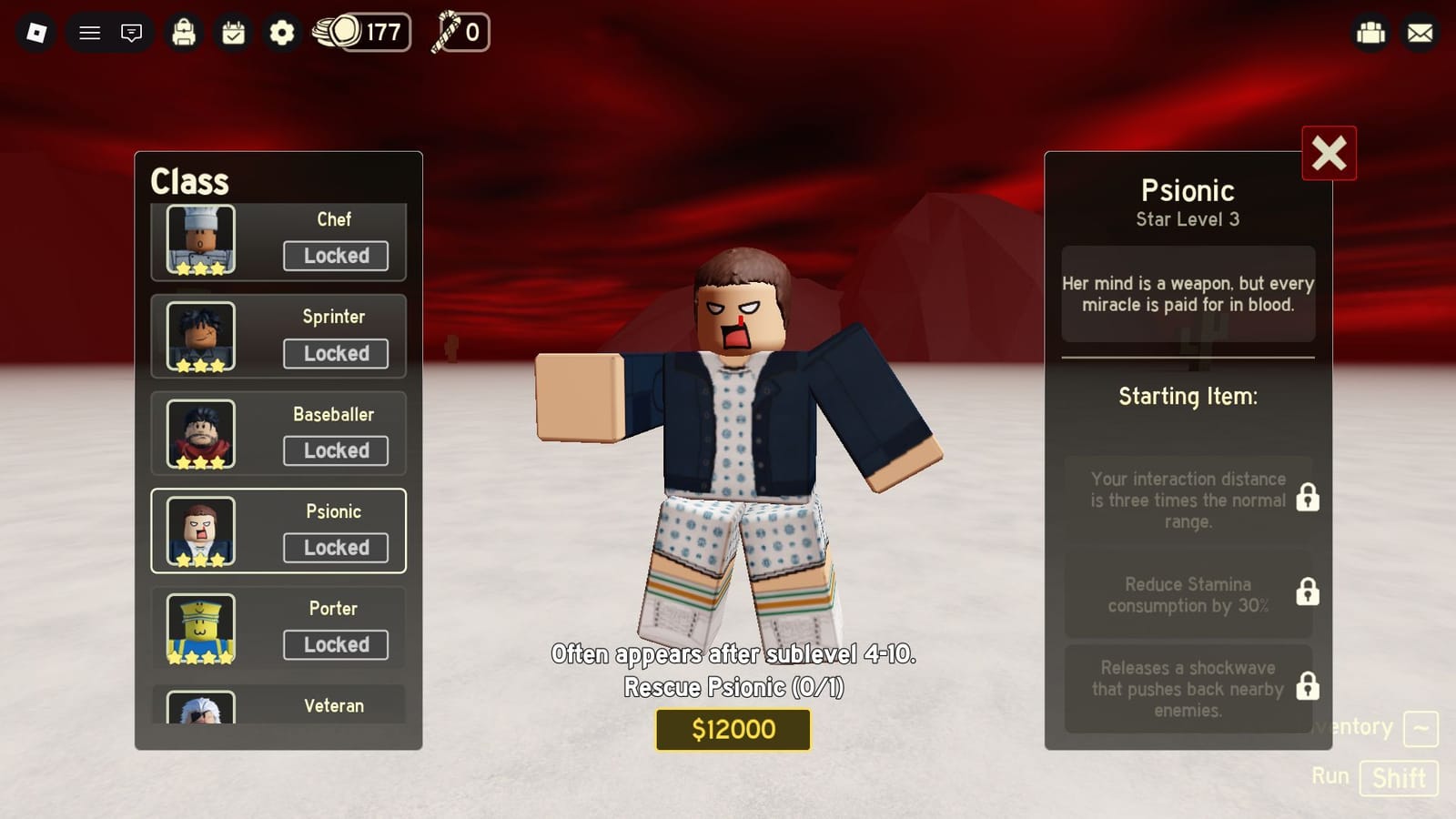Screen dimensions: 1456x819
Task: Open the daily rewards calendar icon
Action: point(232,33)
